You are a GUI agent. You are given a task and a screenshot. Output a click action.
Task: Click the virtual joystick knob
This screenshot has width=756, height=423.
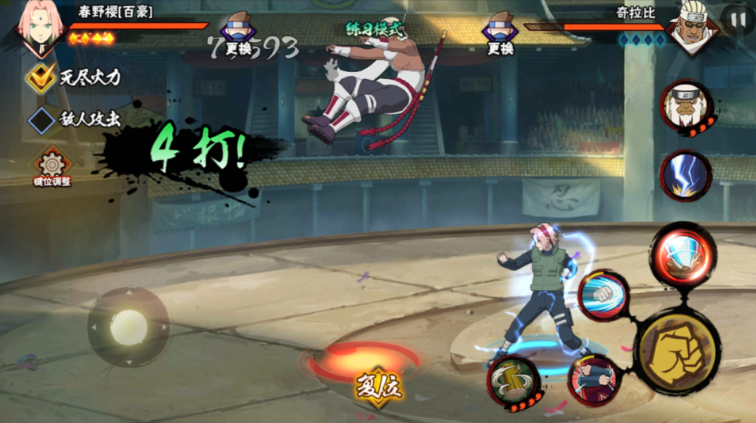(x=128, y=326)
